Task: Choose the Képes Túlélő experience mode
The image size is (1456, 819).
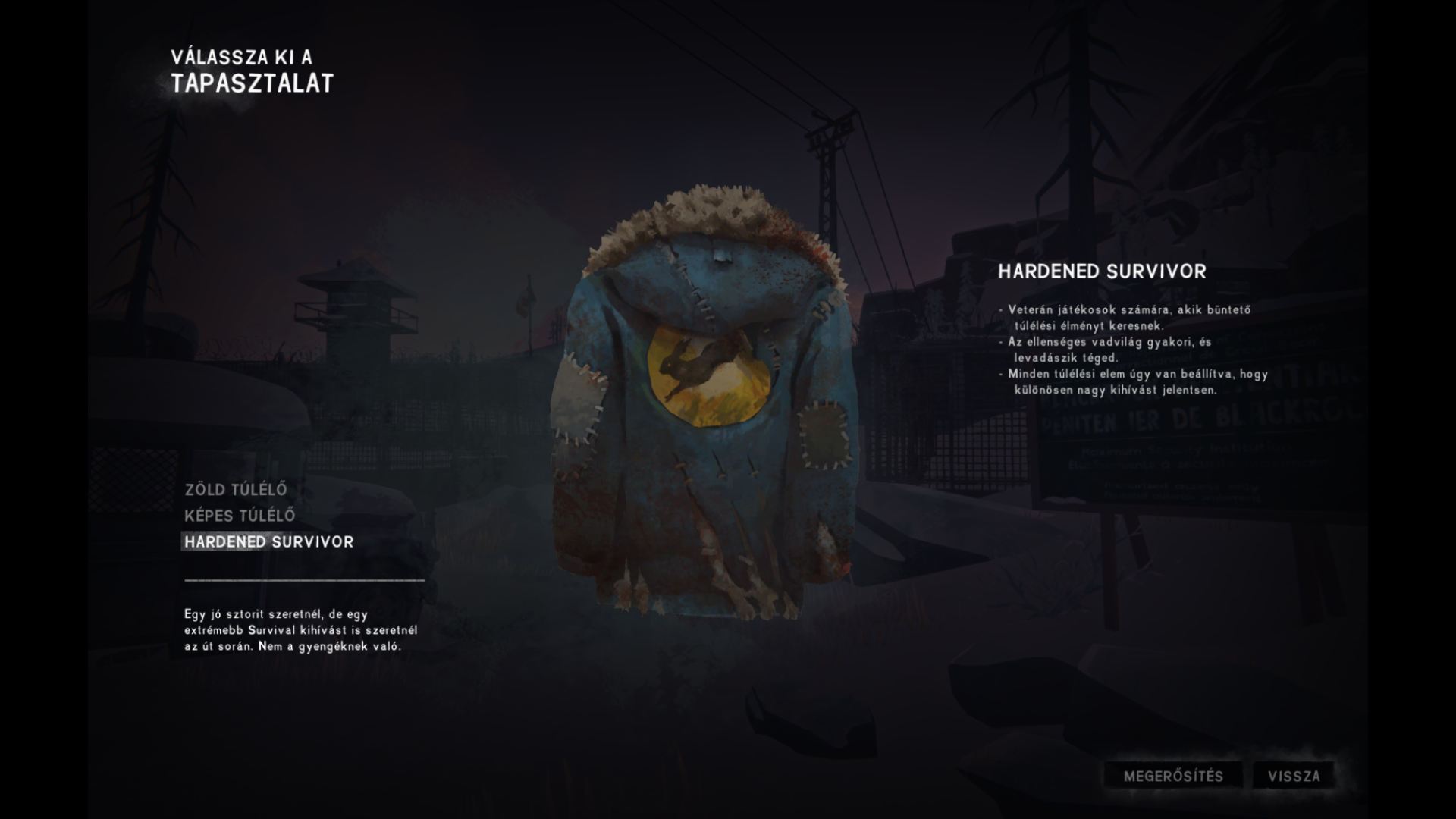Action: pyautogui.click(x=240, y=516)
